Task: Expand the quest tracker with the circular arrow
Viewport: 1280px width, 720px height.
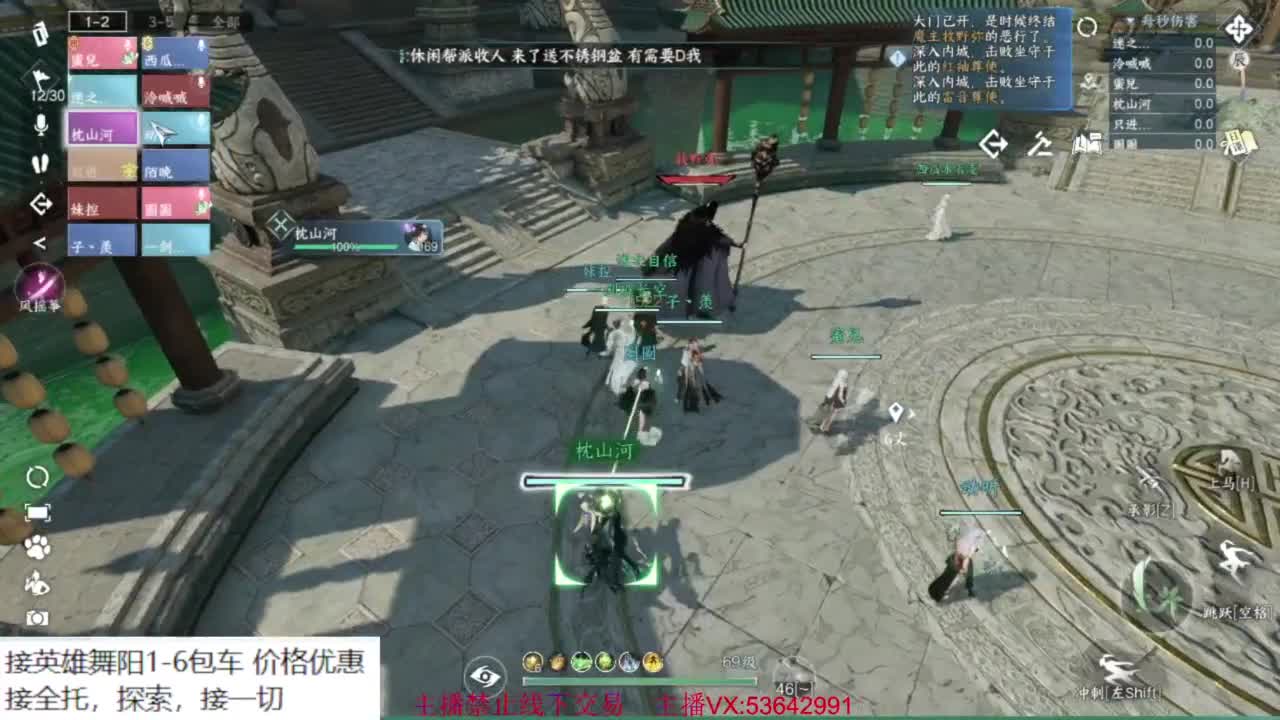Action: click(x=1088, y=26)
